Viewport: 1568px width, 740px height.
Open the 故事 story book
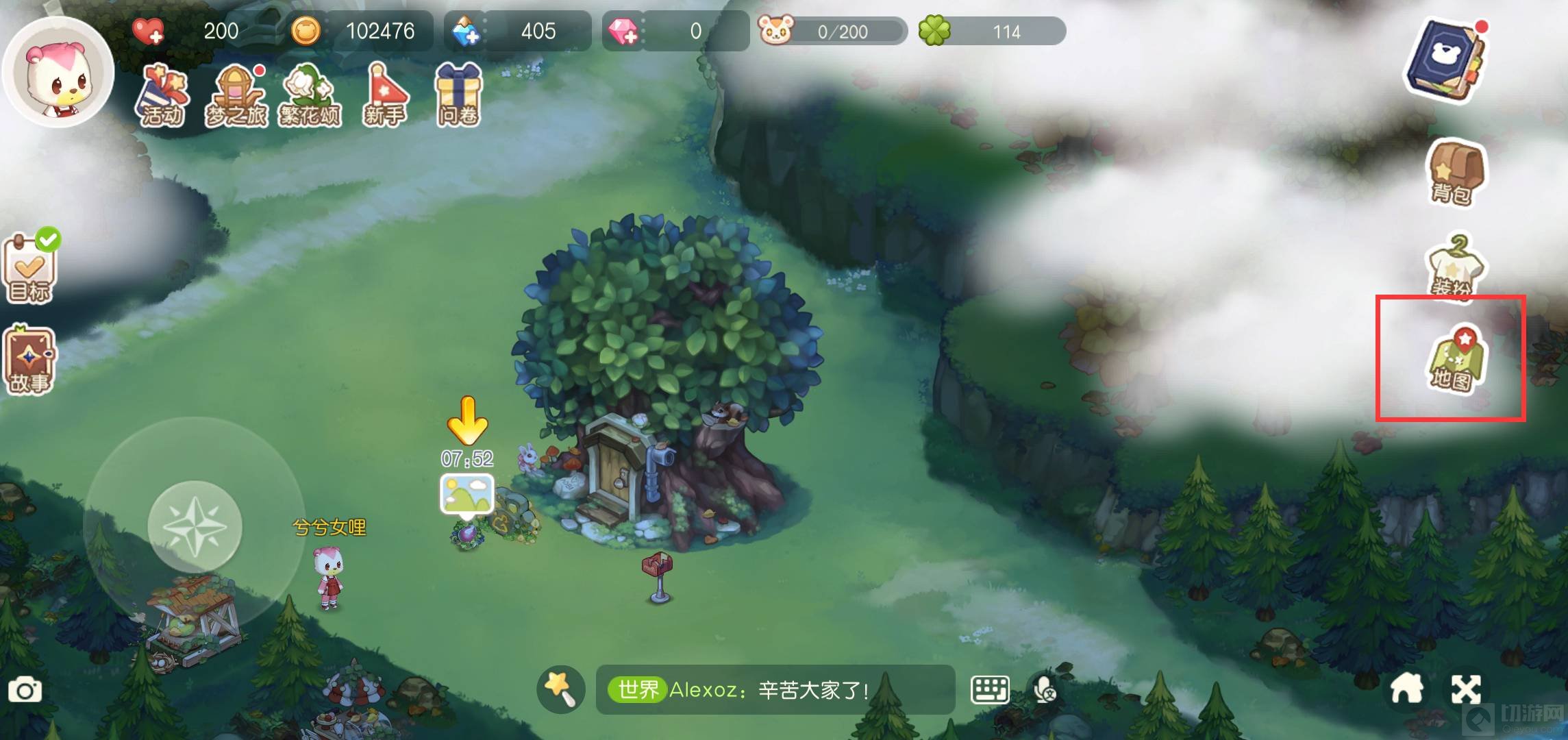pyautogui.click(x=29, y=361)
